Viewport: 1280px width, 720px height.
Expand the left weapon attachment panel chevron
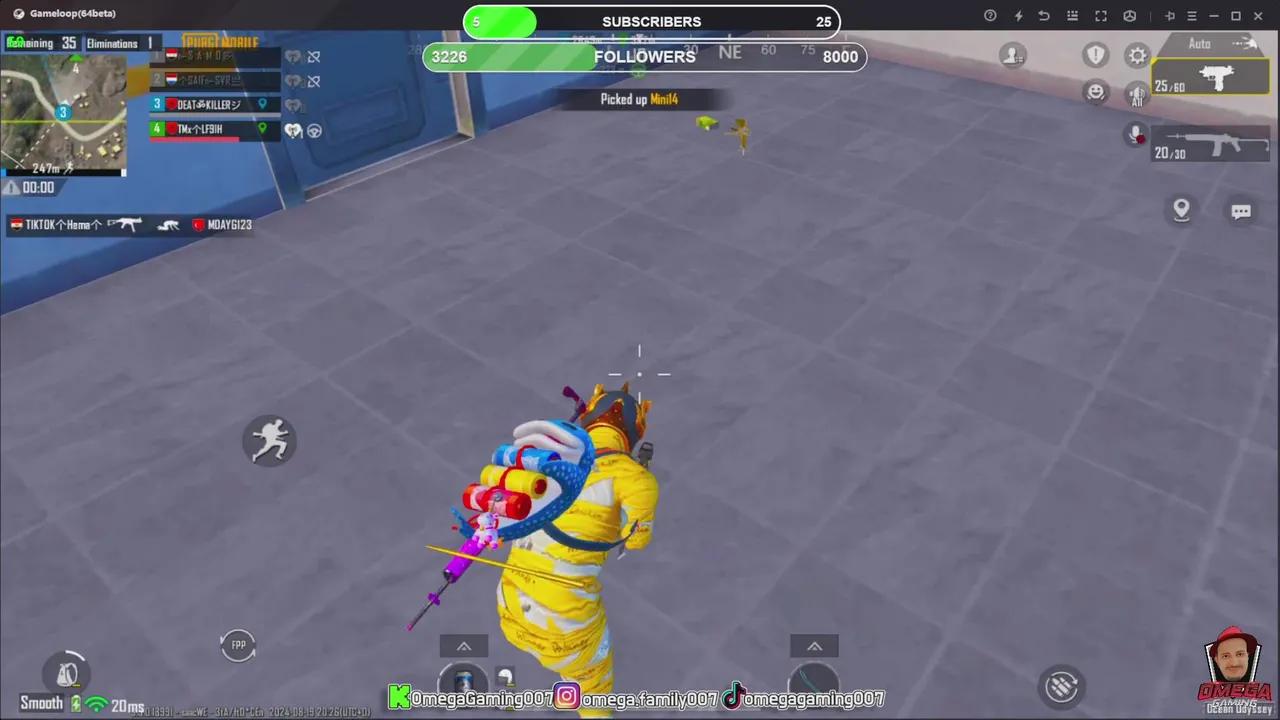click(463, 646)
